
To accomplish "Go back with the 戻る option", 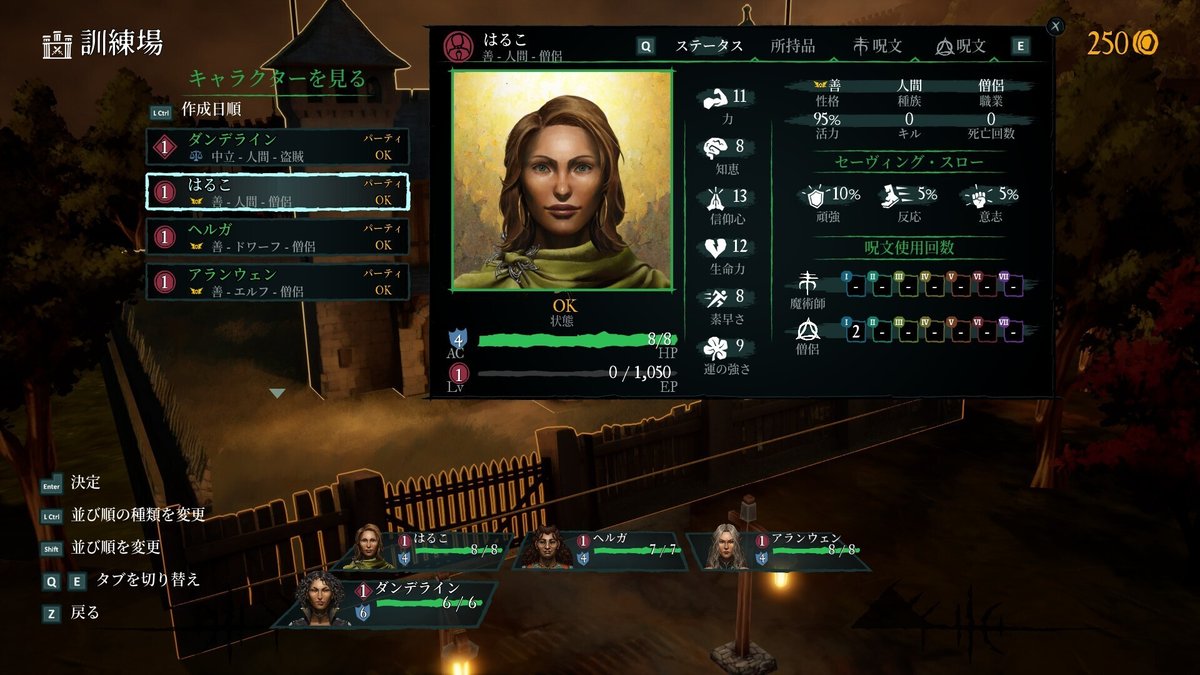I will (x=85, y=613).
